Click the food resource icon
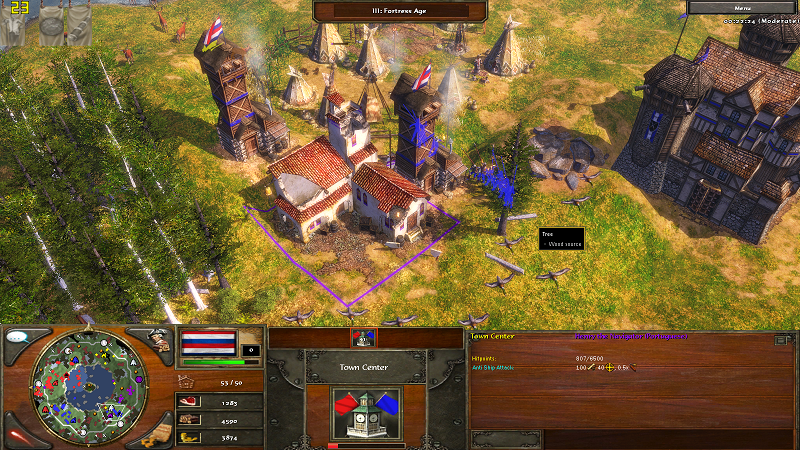Screen dimensions: 800x450 (x=186, y=402)
